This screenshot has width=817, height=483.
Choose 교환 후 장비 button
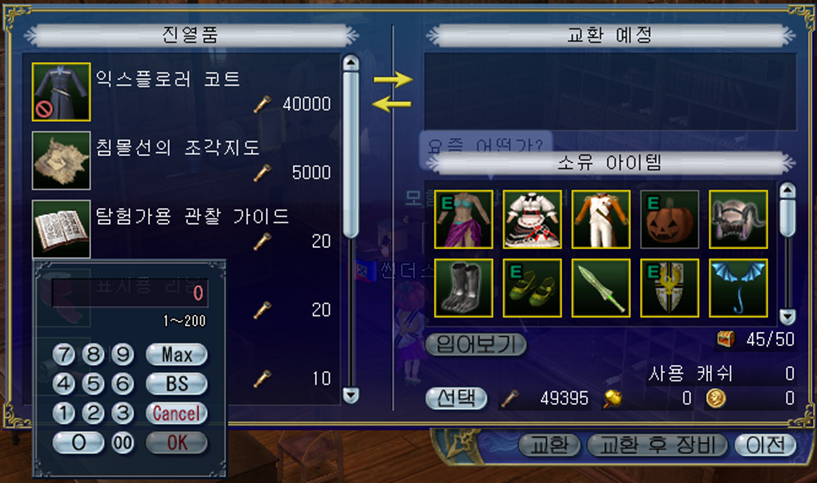click(657, 445)
